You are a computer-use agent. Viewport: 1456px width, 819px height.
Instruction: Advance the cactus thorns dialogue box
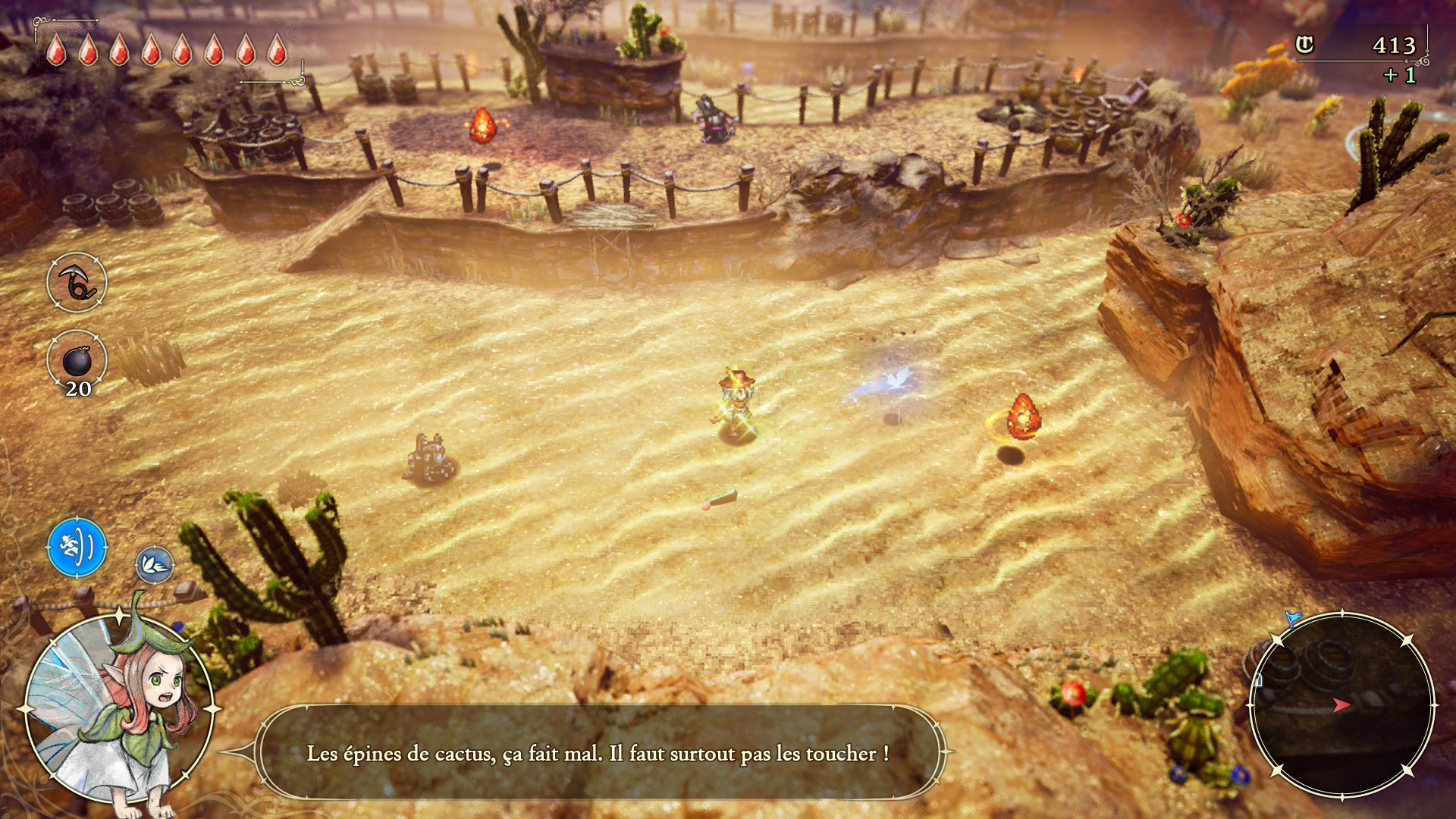(599, 753)
